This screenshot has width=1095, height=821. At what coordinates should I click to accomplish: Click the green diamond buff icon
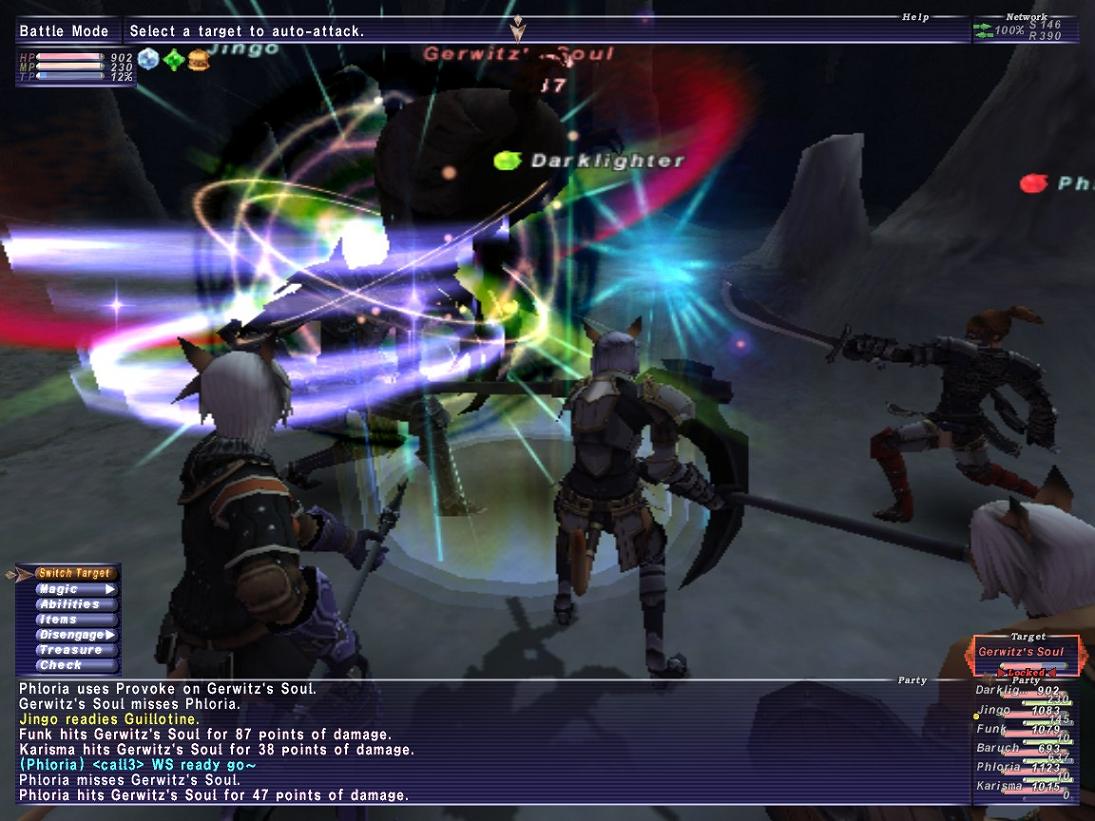pyautogui.click(x=174, y=60)
